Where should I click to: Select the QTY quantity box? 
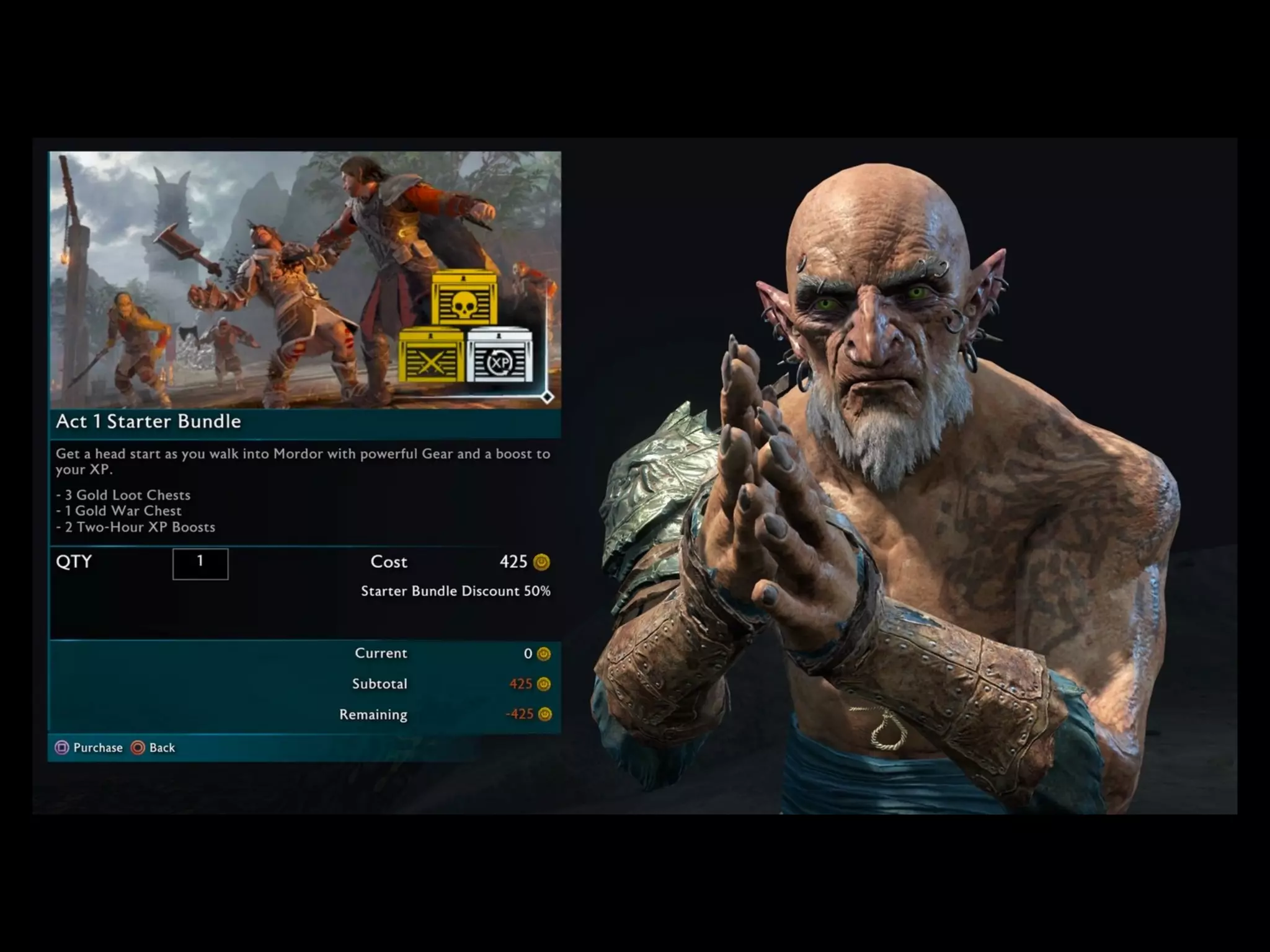pyautogui.click(x=200, y=563)
